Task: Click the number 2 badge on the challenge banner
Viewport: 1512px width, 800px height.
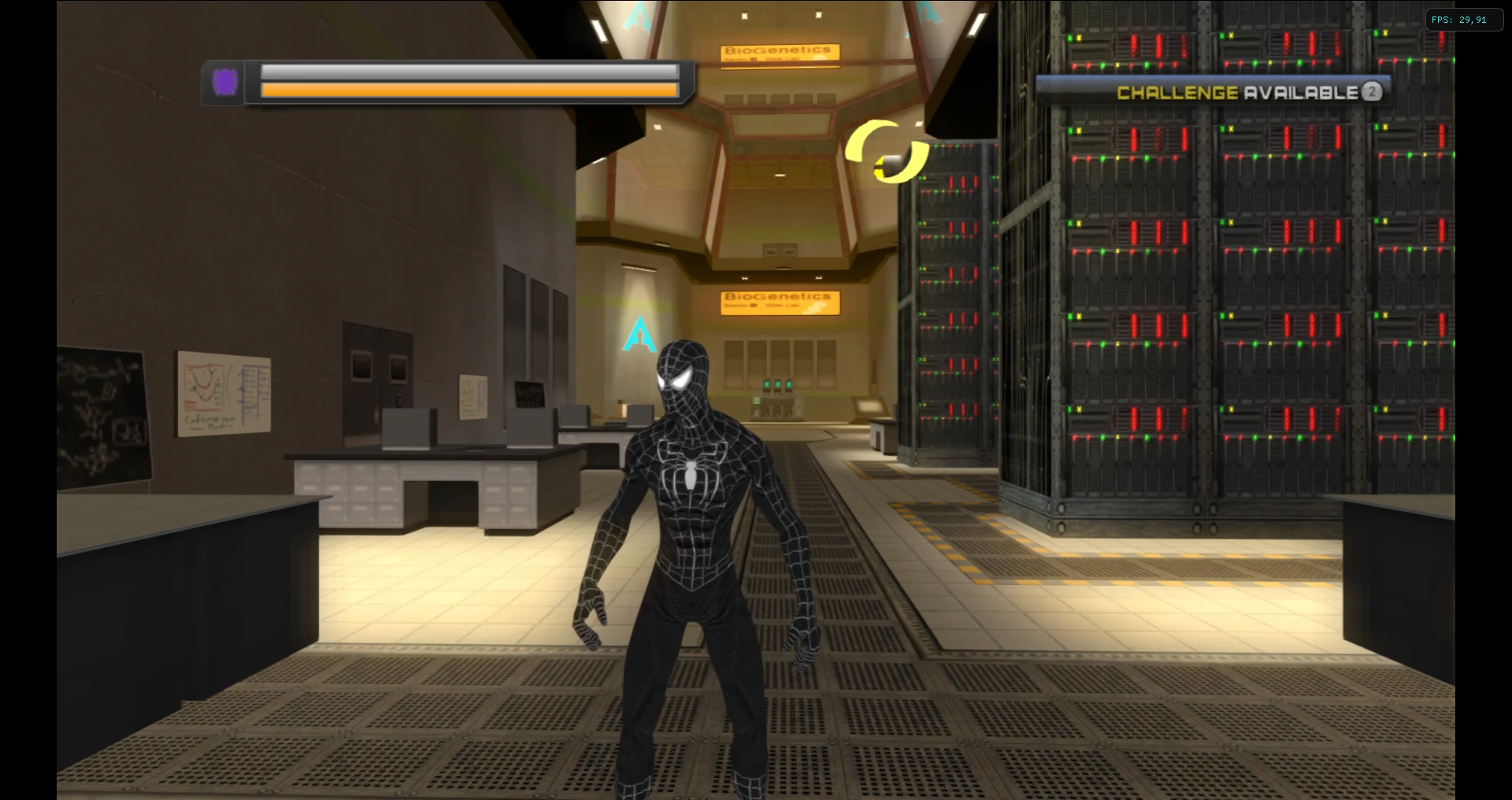Action: pyautogui.click(x=1372, y=92)
